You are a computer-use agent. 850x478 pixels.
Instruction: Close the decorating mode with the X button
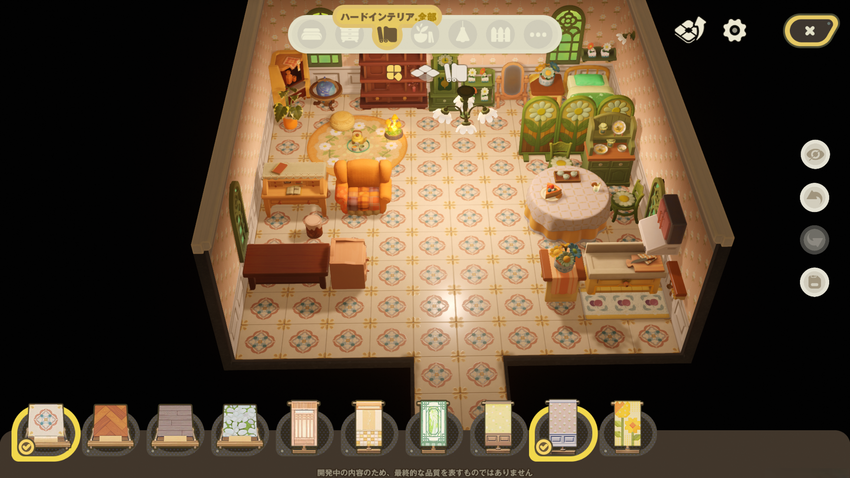pos(810,31)
